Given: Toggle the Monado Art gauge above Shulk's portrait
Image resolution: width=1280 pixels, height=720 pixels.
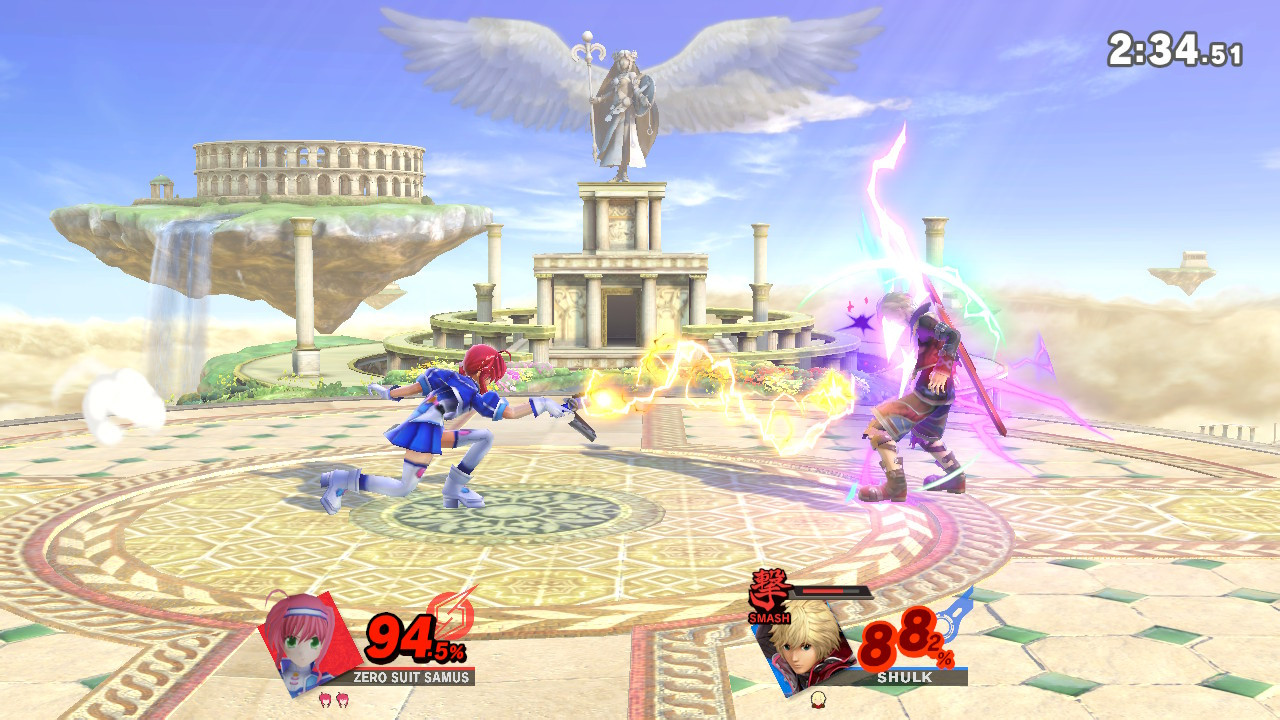Looking at the screenshot, I should [830, 591].
